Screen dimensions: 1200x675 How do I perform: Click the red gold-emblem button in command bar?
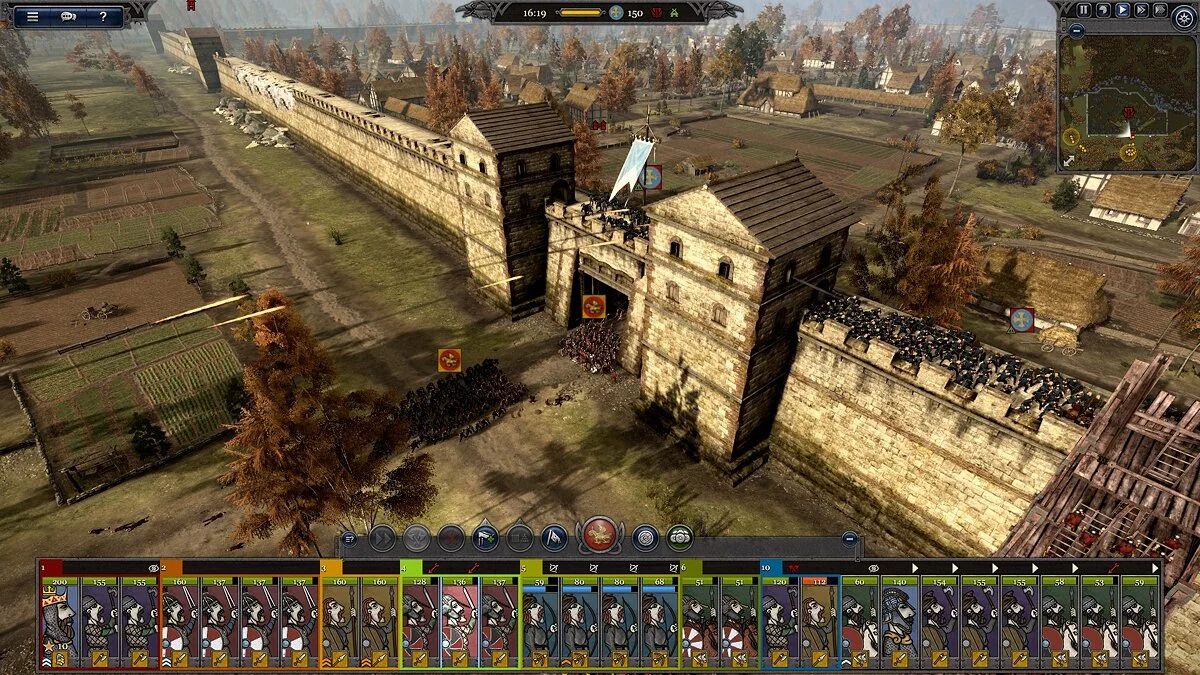click(x=600, y=536)
